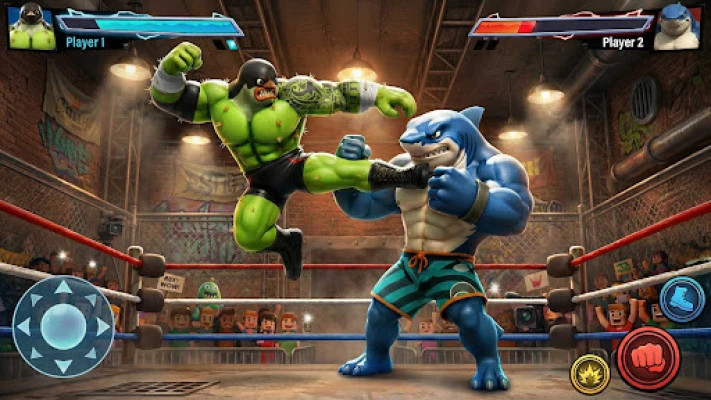The height and width of the screenshot is (400, 711).
Task: Click the joystick's center orb
Action: pos(63,327)
